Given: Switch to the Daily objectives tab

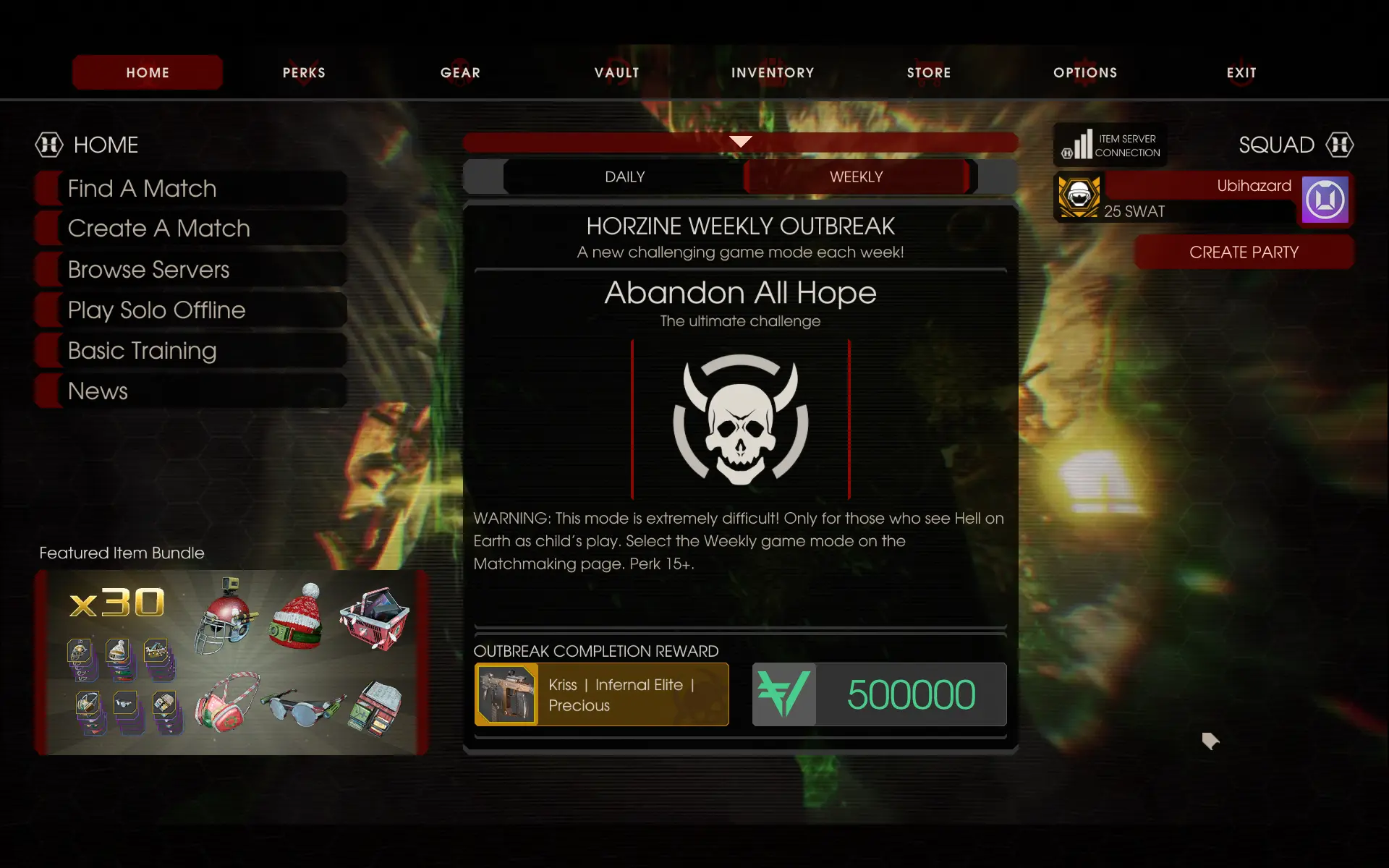Looking at the screenshot, I should pos(624,177).
